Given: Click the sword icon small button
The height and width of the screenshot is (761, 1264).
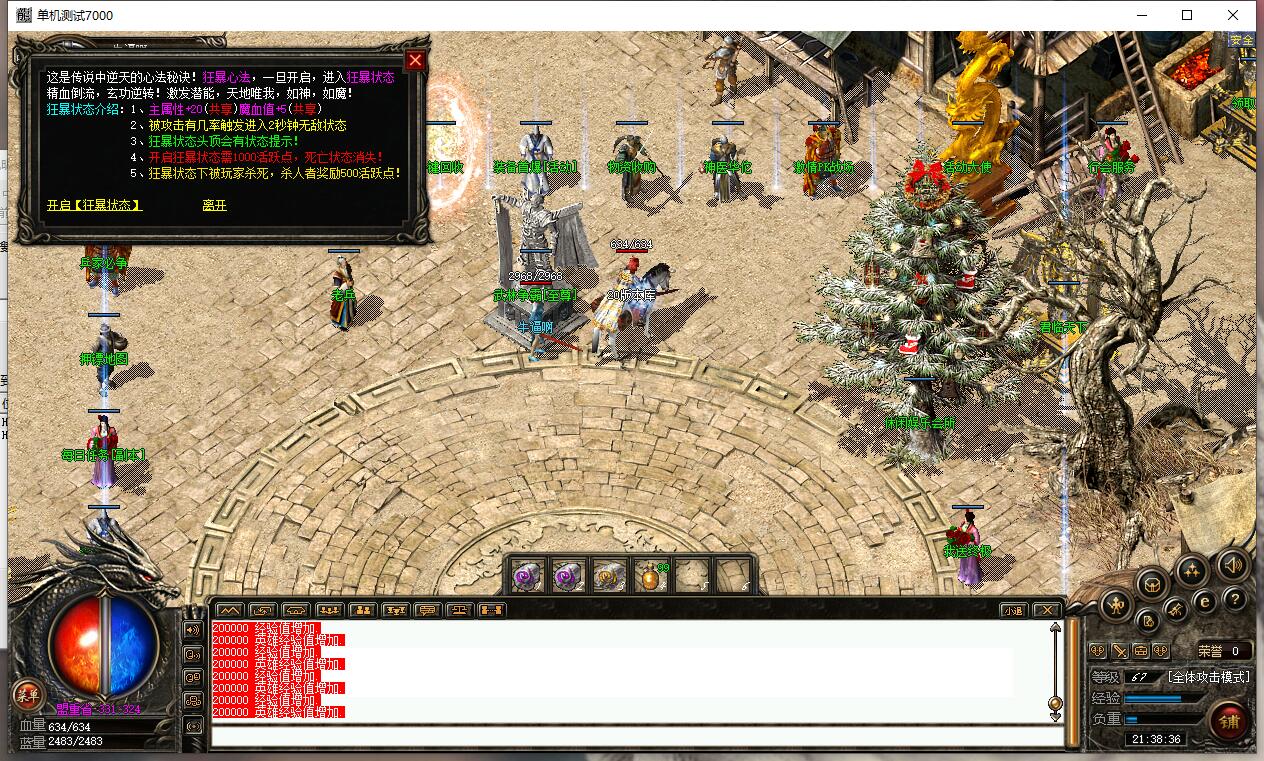Looking at the screenshot, I should 1119,651.
